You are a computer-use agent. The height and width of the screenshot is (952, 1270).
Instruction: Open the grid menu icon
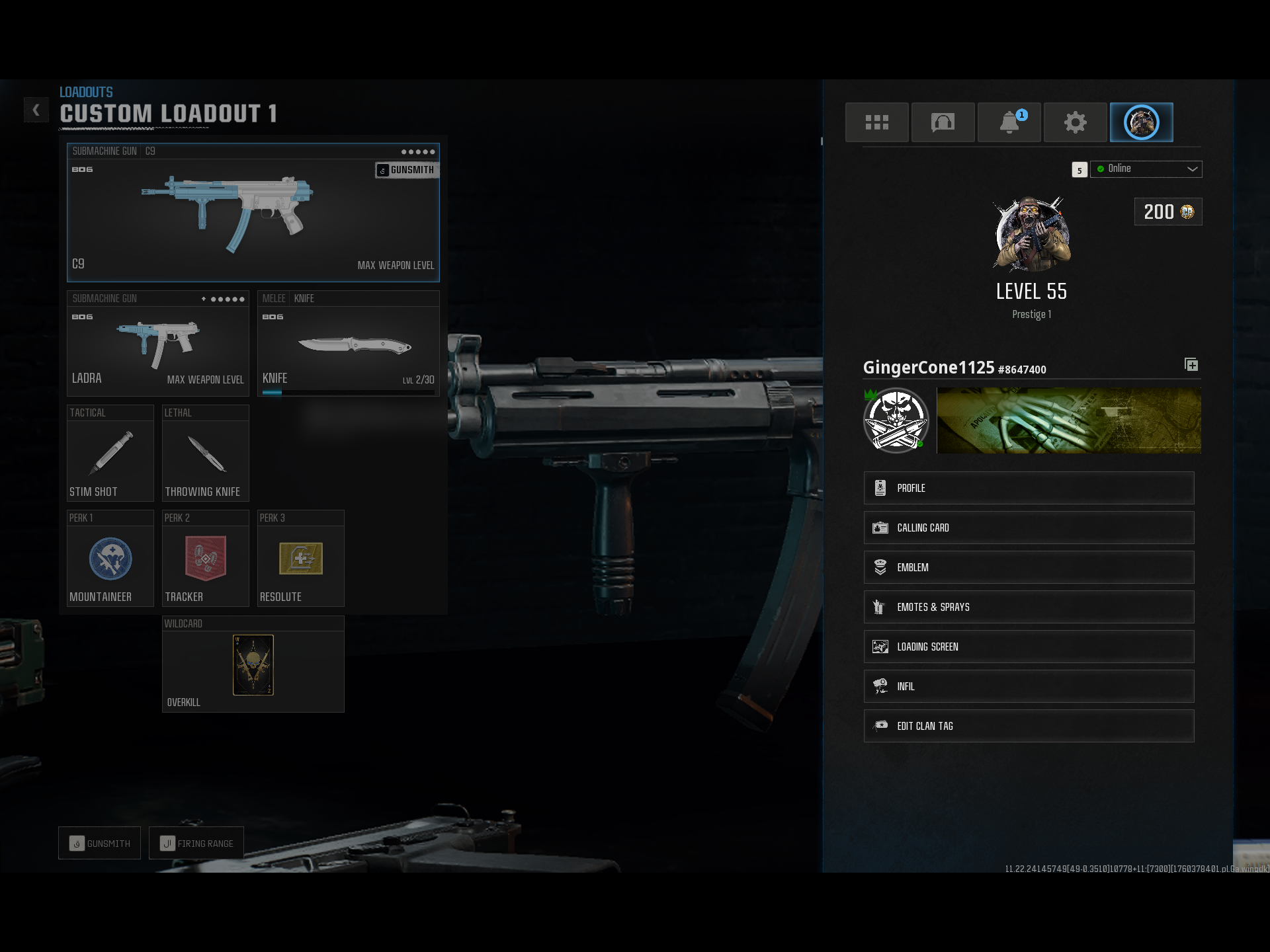point(876,122)
